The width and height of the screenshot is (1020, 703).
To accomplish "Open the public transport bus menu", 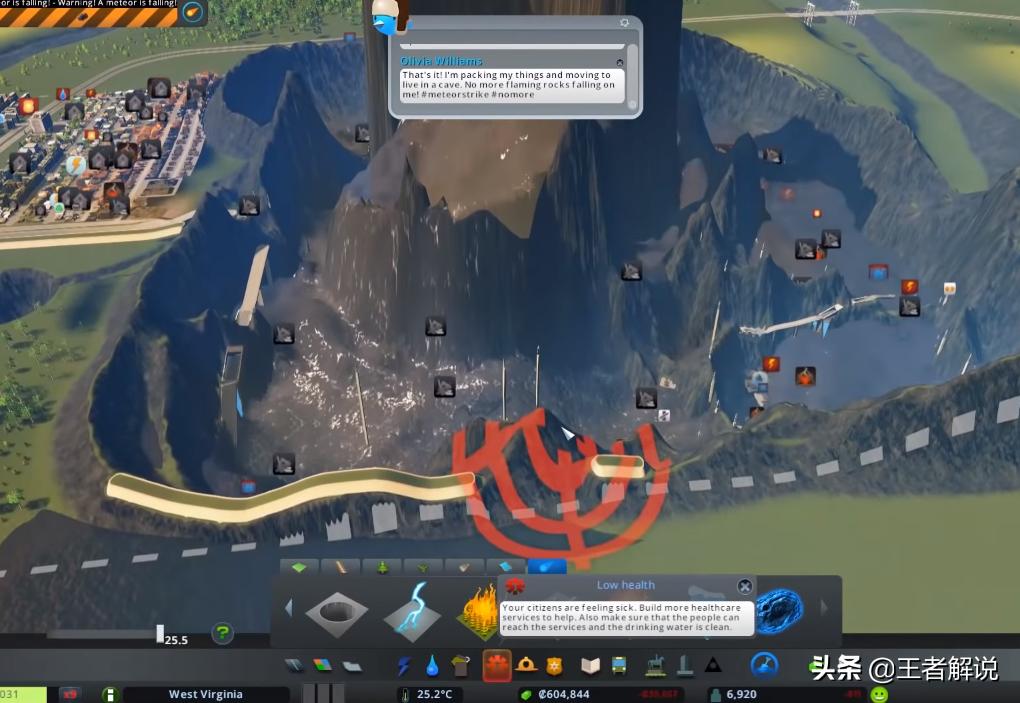I will pyautogui.click(x=619, y=666).
